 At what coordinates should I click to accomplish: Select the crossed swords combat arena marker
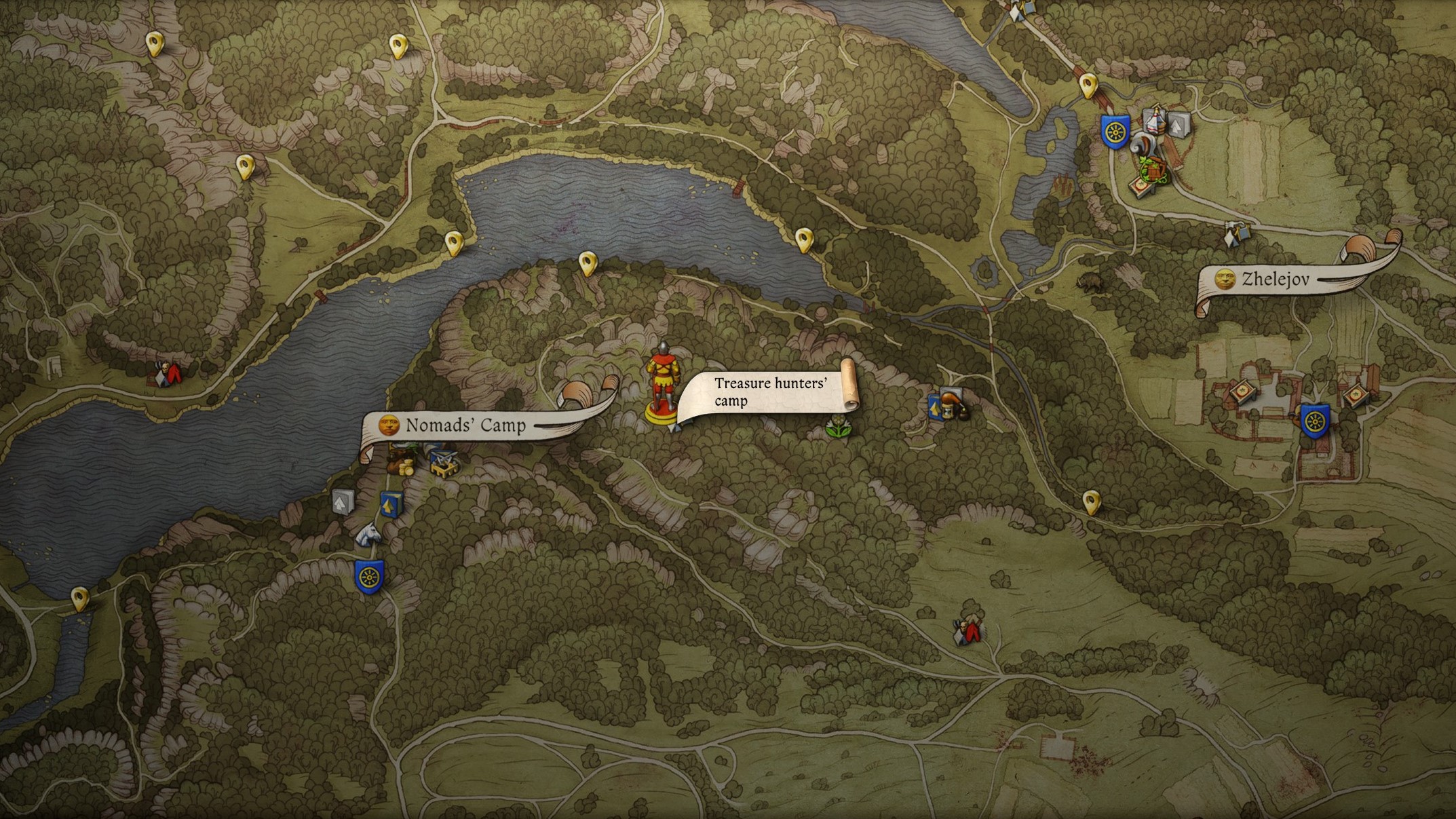coord(443,460)
